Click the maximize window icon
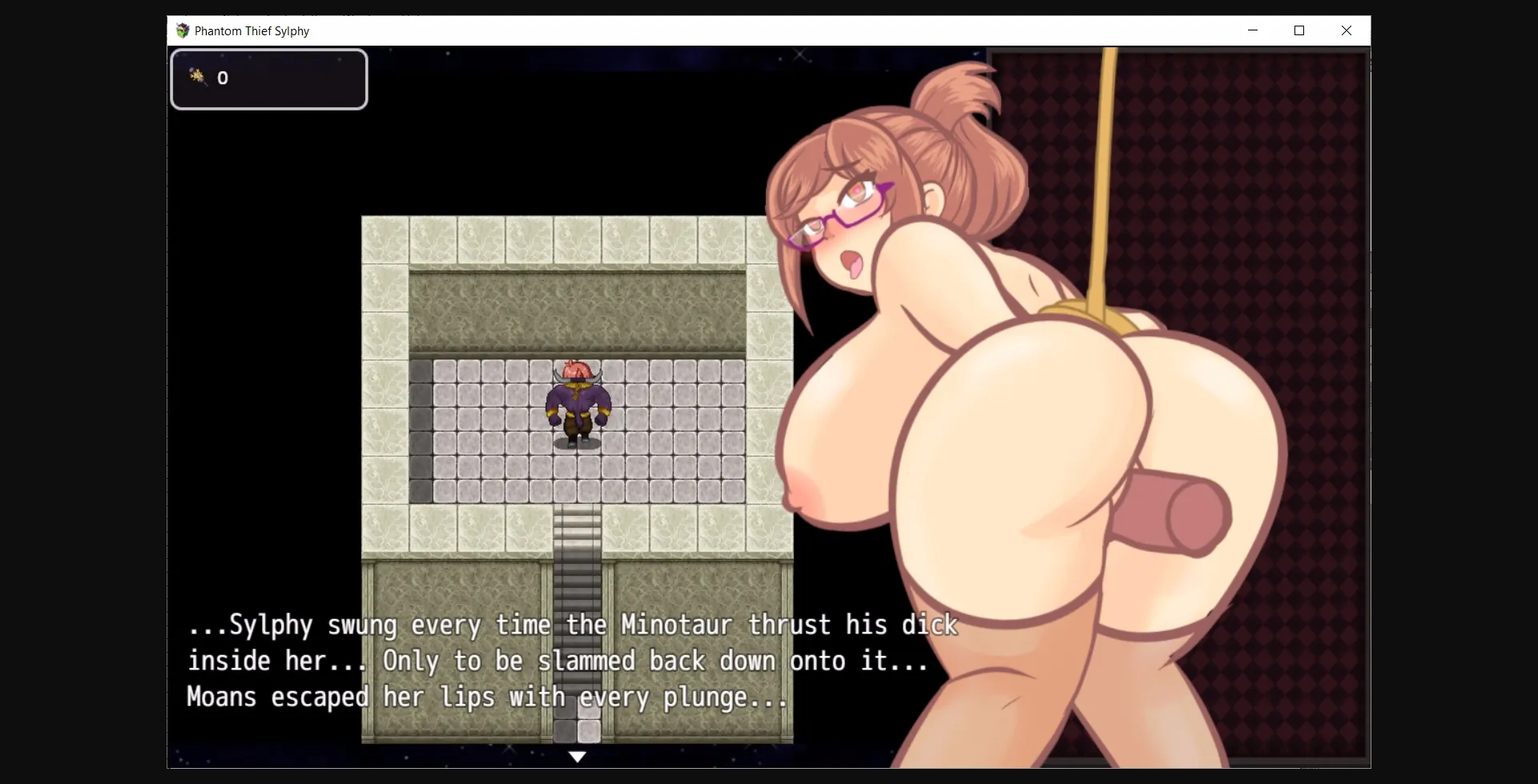 [x=1299, y=30]
